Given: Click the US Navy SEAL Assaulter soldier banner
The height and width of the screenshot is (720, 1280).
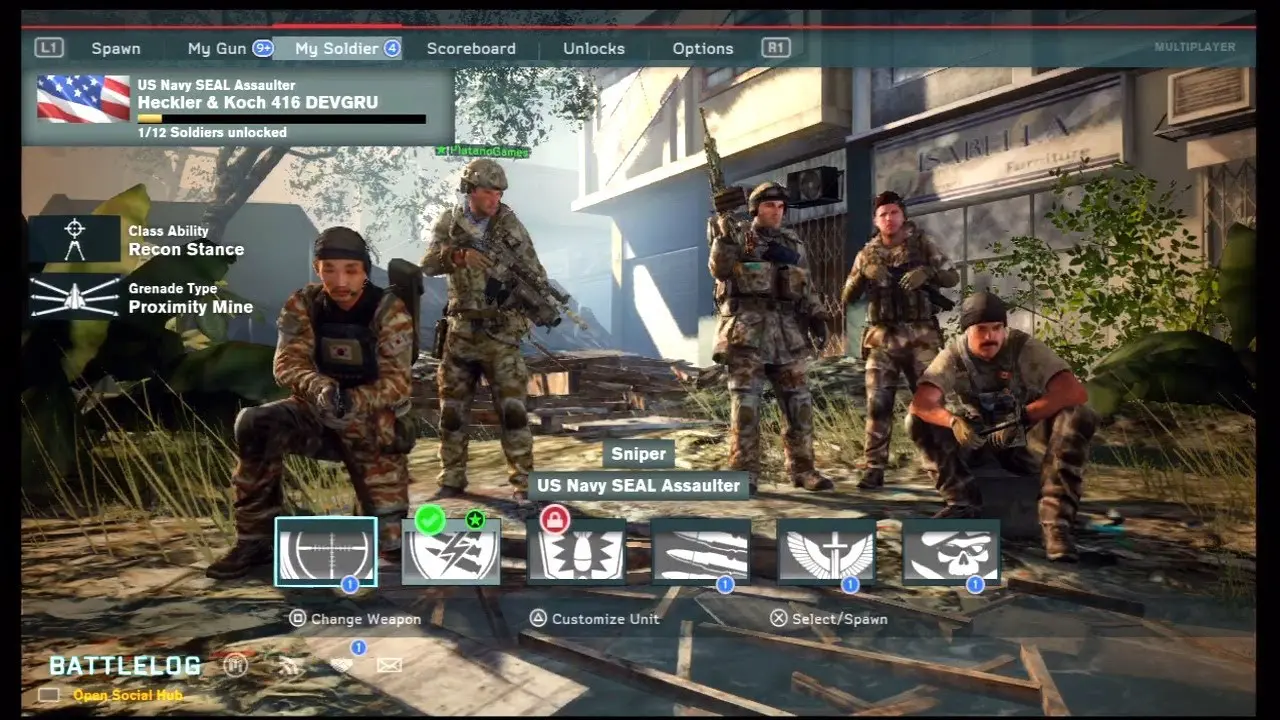Looking at the screenshot, I should point(237,108).
